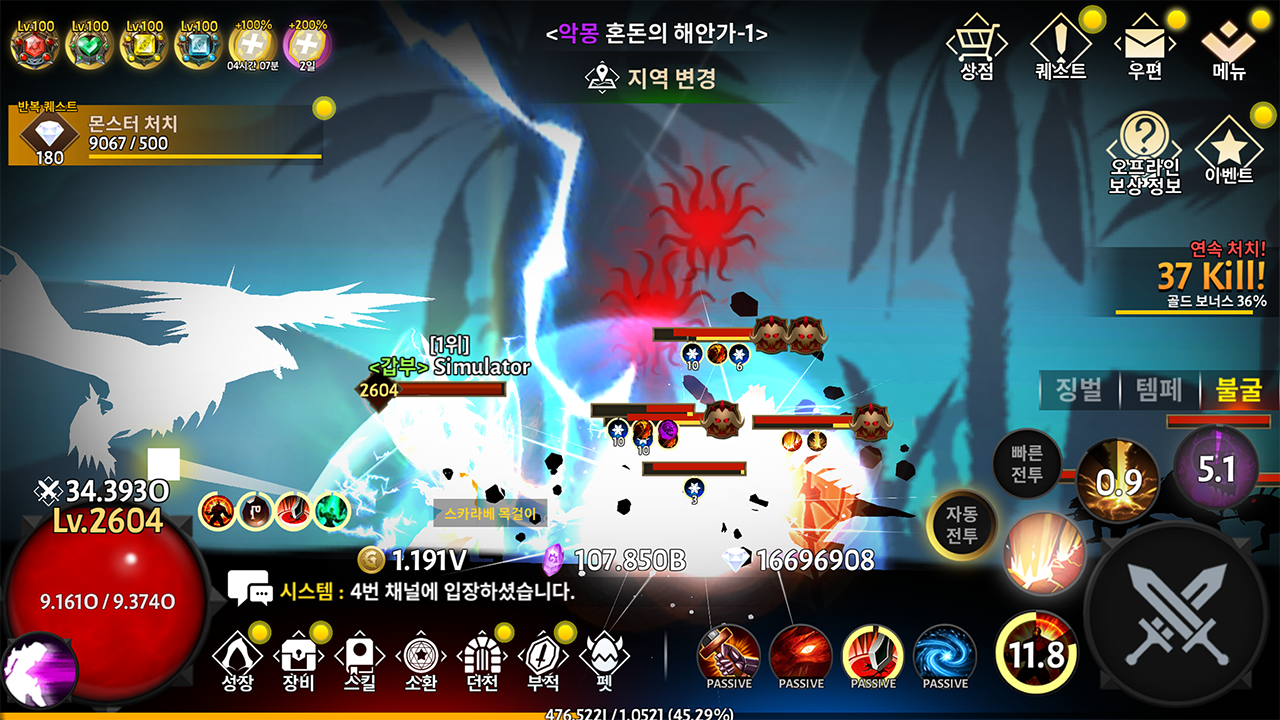Open the 펫 pet menu
The width and height of the screenshot is (1280, 720).
click(x=604, y=660)
